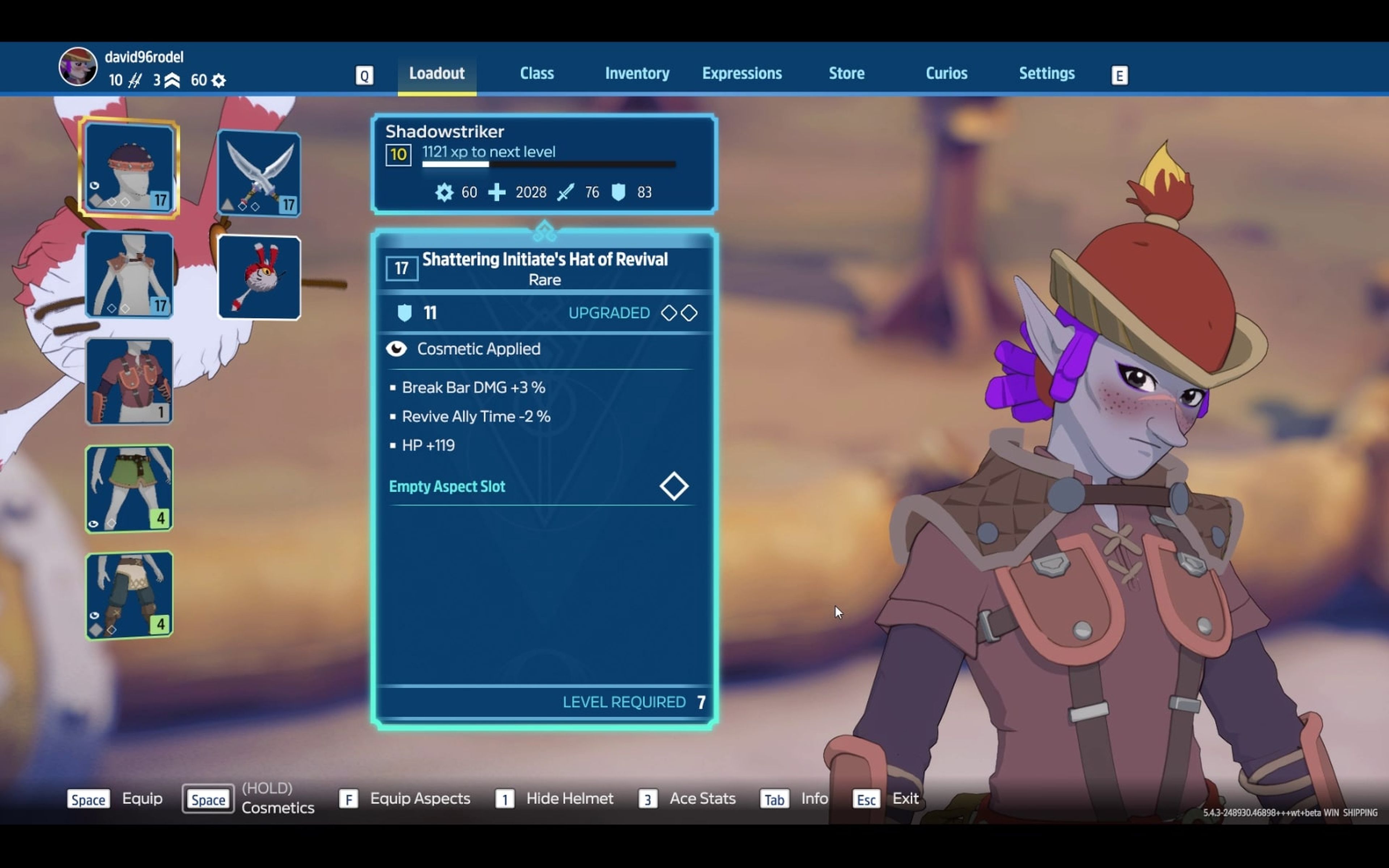Click the david96rodel profile avatar

pyautogui.click(x=78, y=67)
